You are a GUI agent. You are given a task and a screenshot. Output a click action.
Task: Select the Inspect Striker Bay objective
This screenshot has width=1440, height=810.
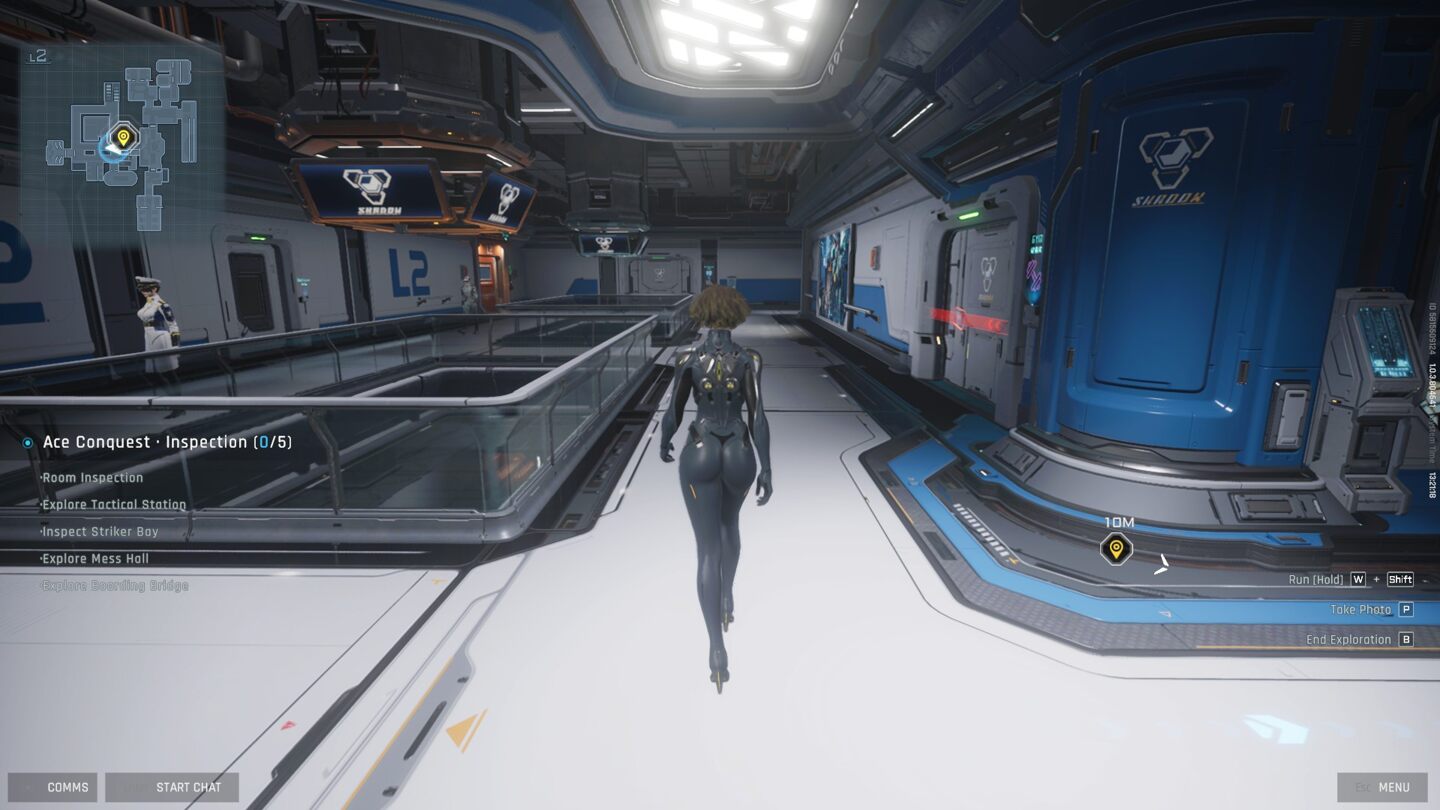100,532
